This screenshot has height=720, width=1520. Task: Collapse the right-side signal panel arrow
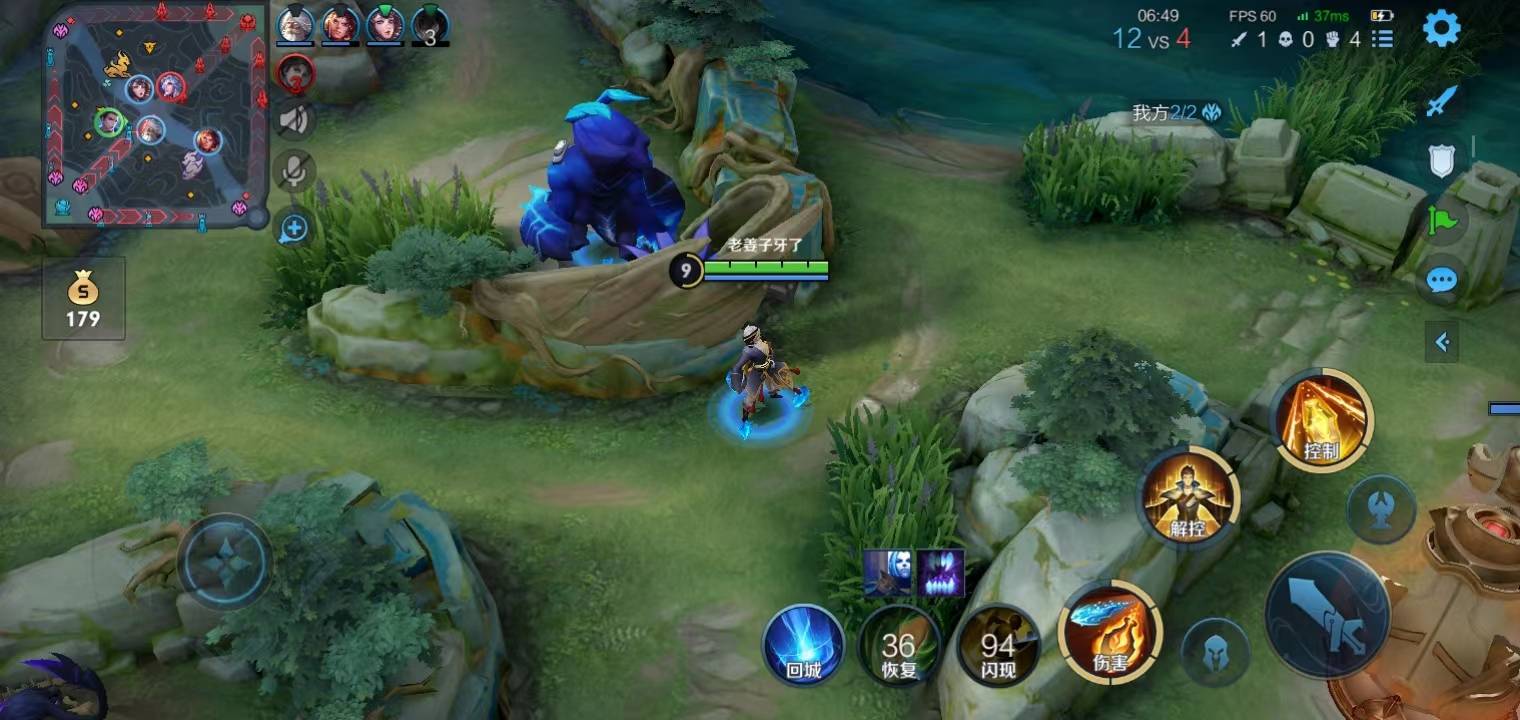pyautogui.click(x=1442, y=343)
